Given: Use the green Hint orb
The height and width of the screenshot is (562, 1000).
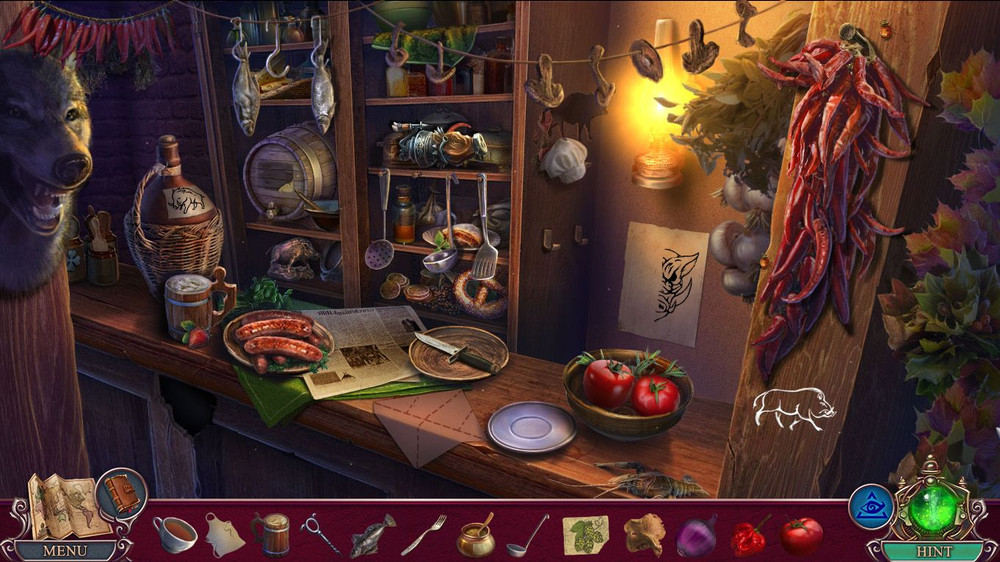Looking at the screenshot, I should point(933,508).
